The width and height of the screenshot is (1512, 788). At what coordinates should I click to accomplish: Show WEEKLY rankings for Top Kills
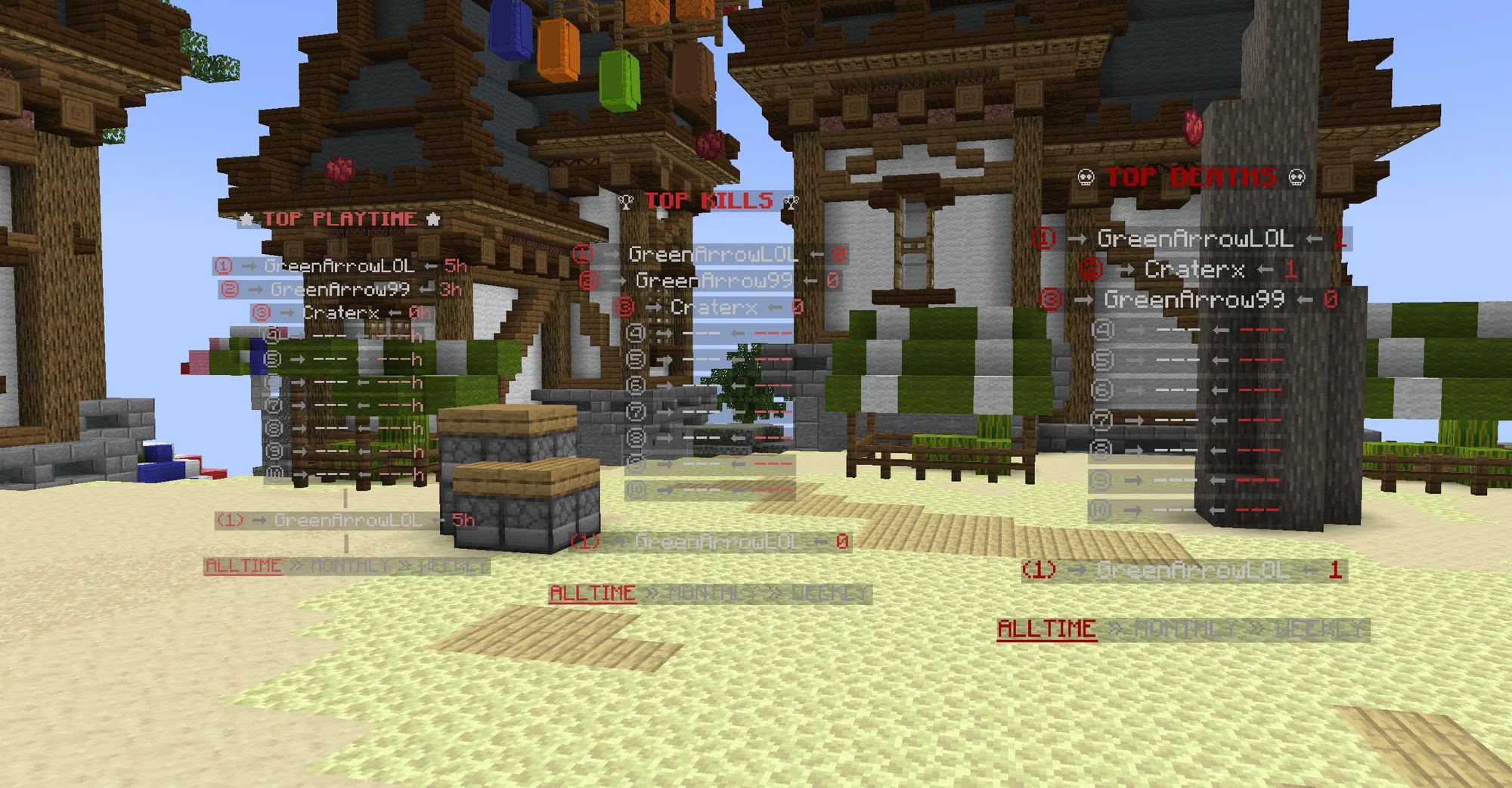829,594
